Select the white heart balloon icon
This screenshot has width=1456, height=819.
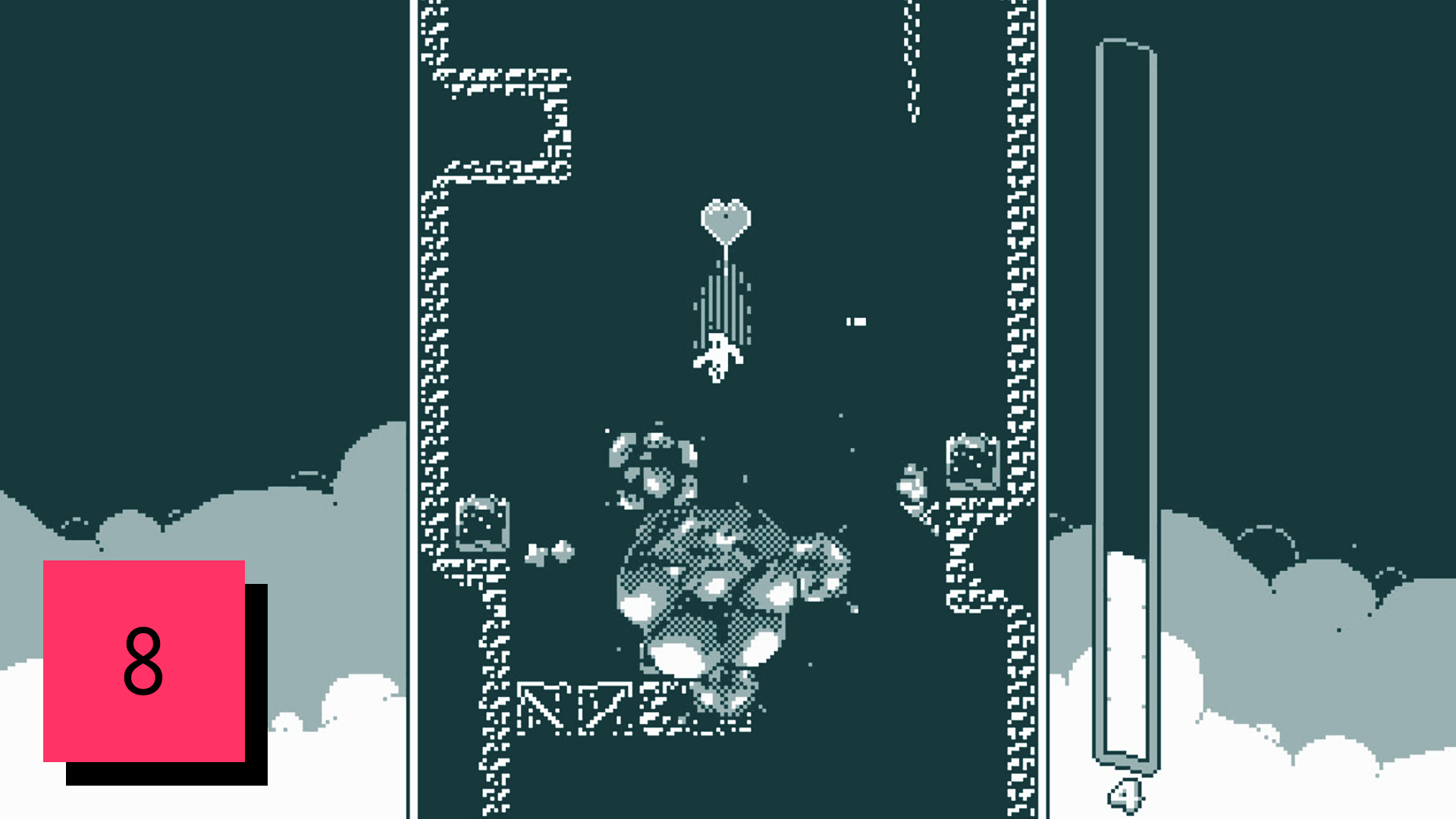tap(726, 218)
